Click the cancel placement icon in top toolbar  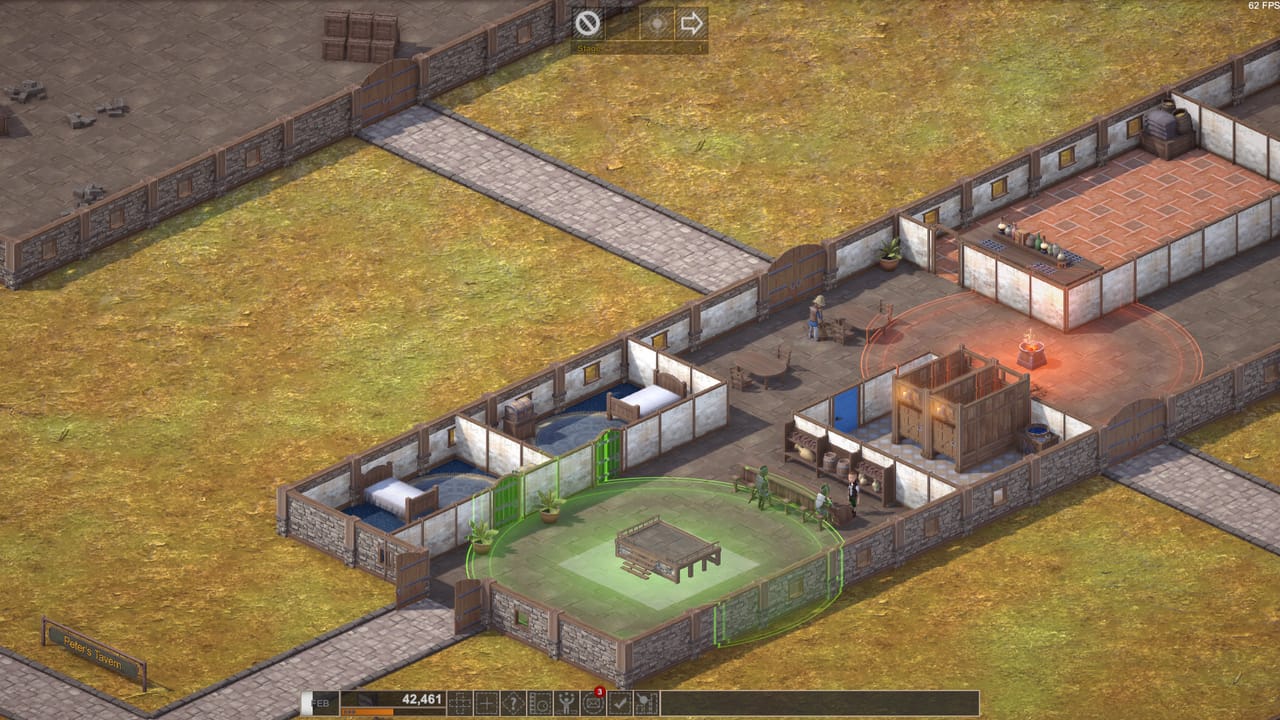pyautogui.click(x=587, y=22)
